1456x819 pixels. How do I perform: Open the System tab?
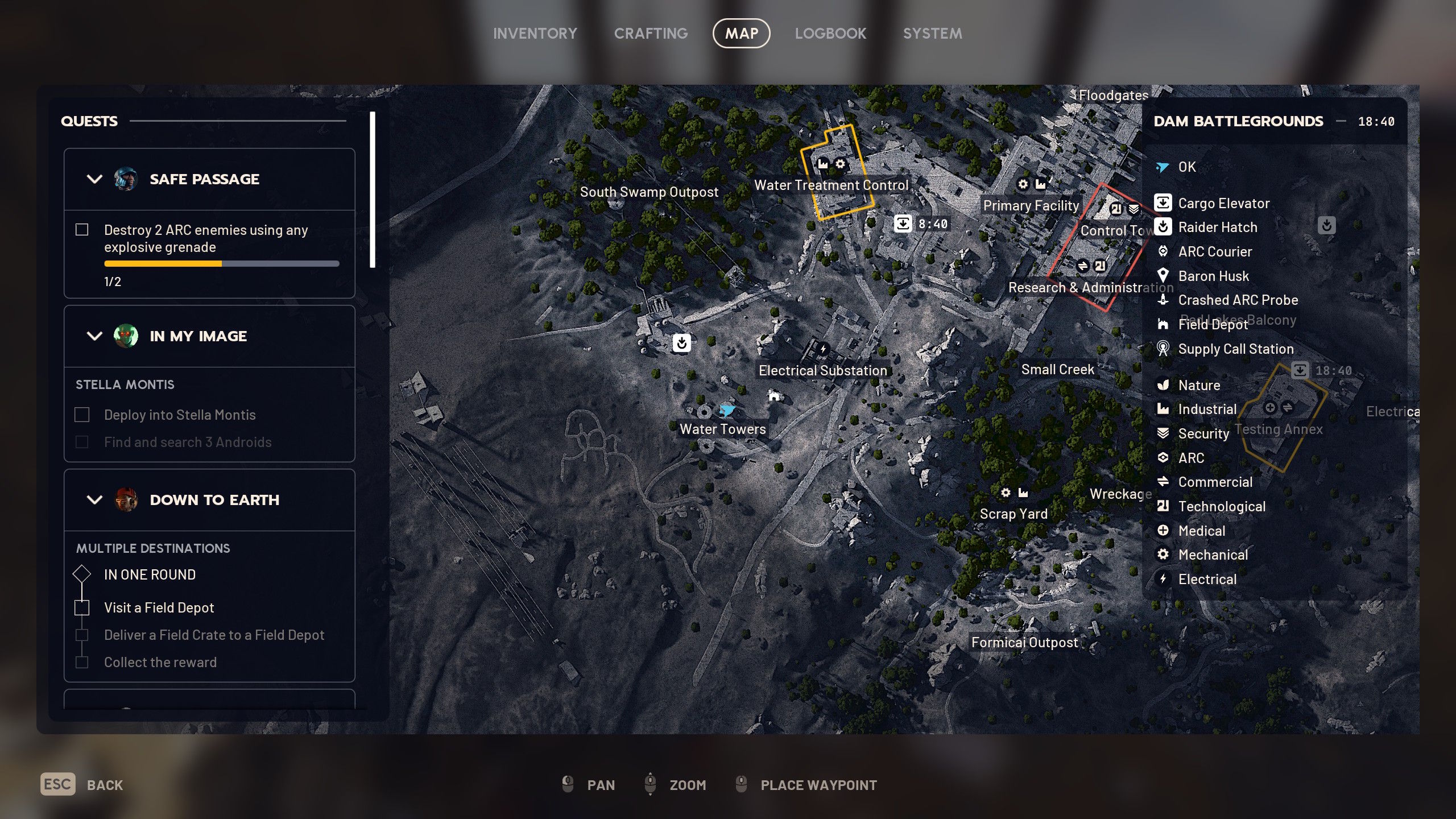[932, 34]
